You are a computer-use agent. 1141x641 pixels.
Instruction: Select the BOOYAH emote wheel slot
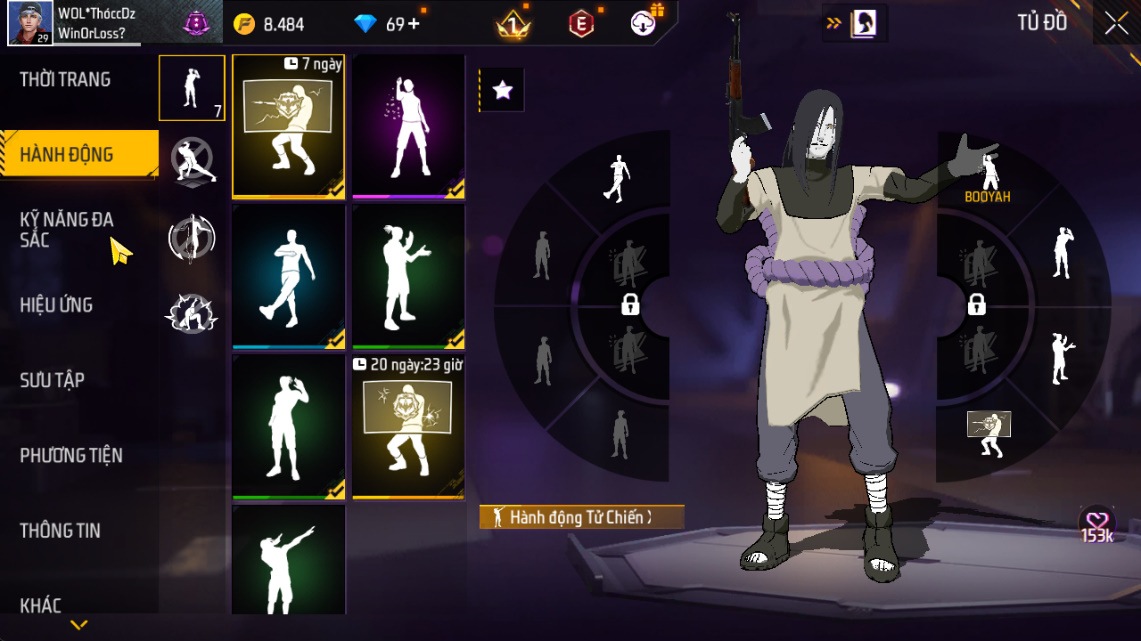988,178
